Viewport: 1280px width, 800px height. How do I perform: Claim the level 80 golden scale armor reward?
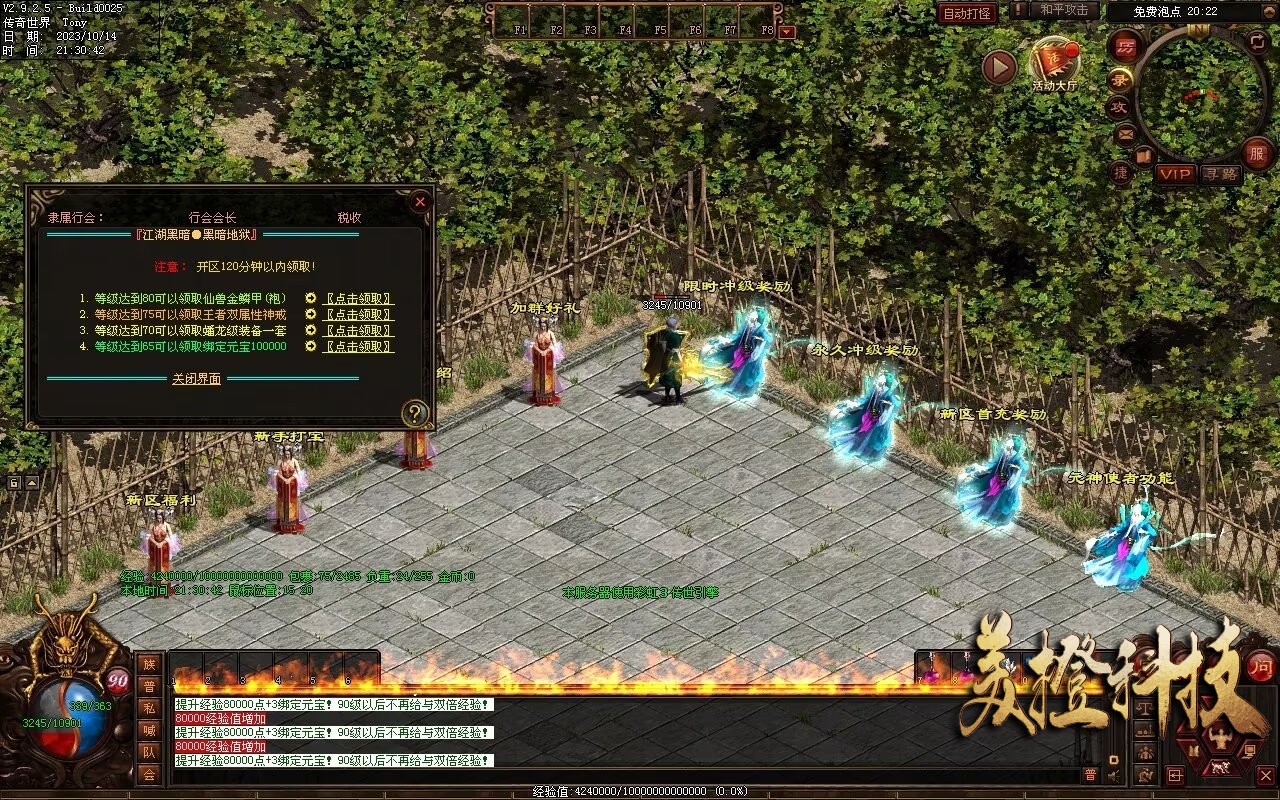358,299
